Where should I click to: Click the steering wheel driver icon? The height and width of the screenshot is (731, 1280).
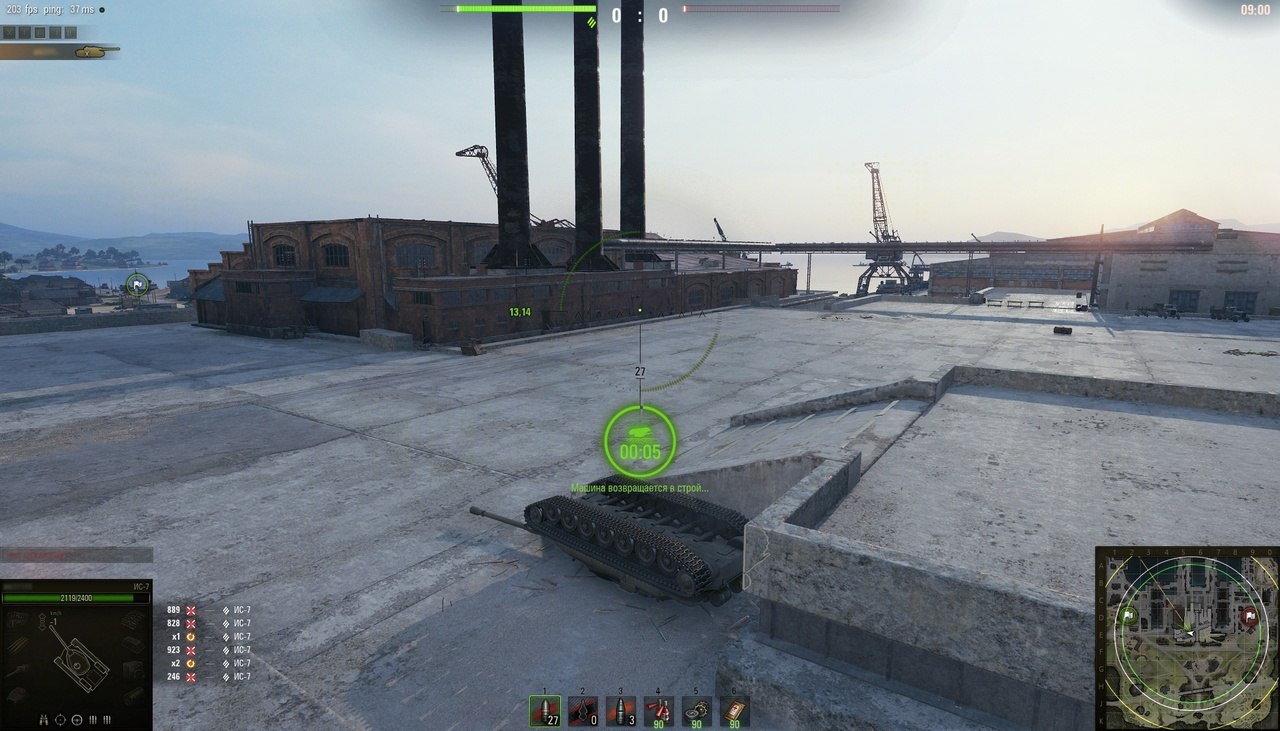click(x=76, y=719)
